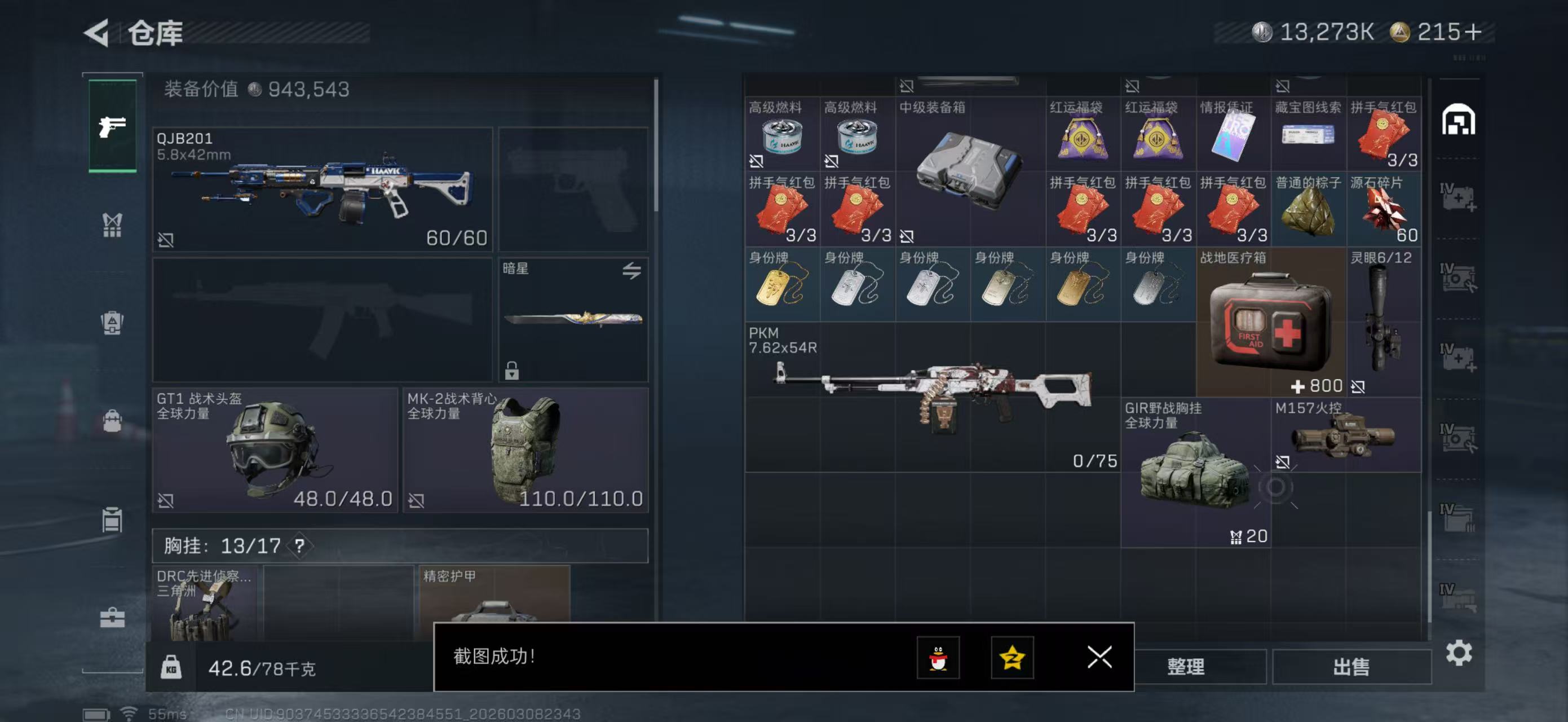Click the 出售 sell button
Screen dimensions: 1568x722
[x=1351, y=667]
